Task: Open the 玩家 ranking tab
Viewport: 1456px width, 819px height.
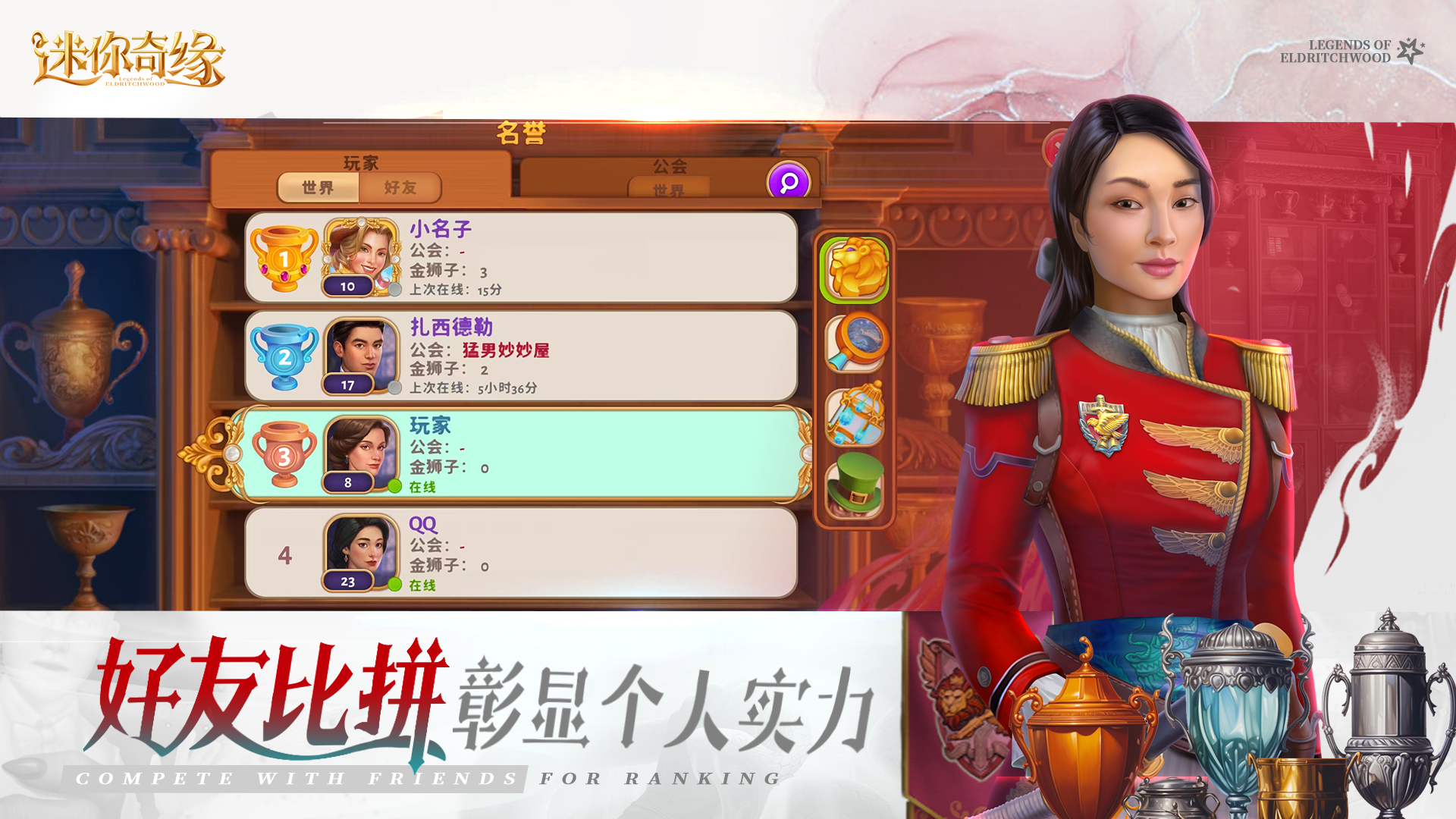Action: 362,162
